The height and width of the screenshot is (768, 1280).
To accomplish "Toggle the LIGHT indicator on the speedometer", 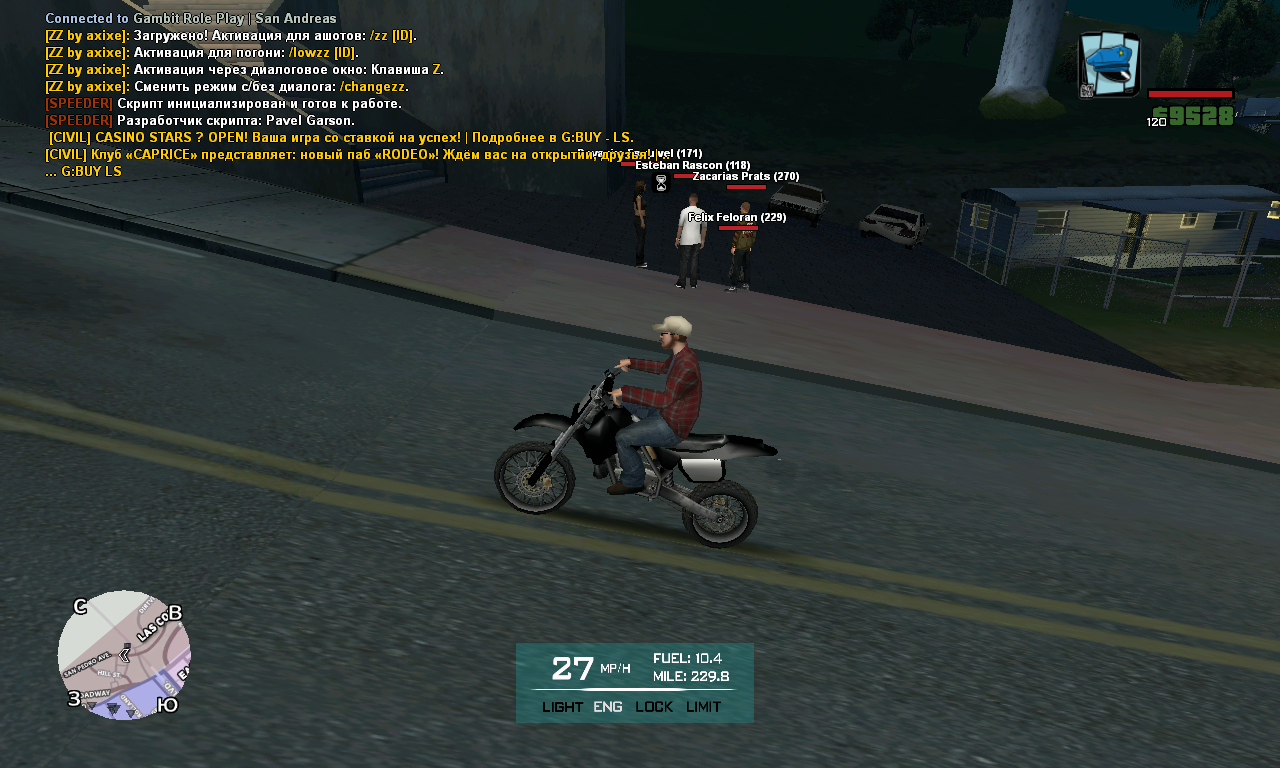I will click(x=562, y=707).
